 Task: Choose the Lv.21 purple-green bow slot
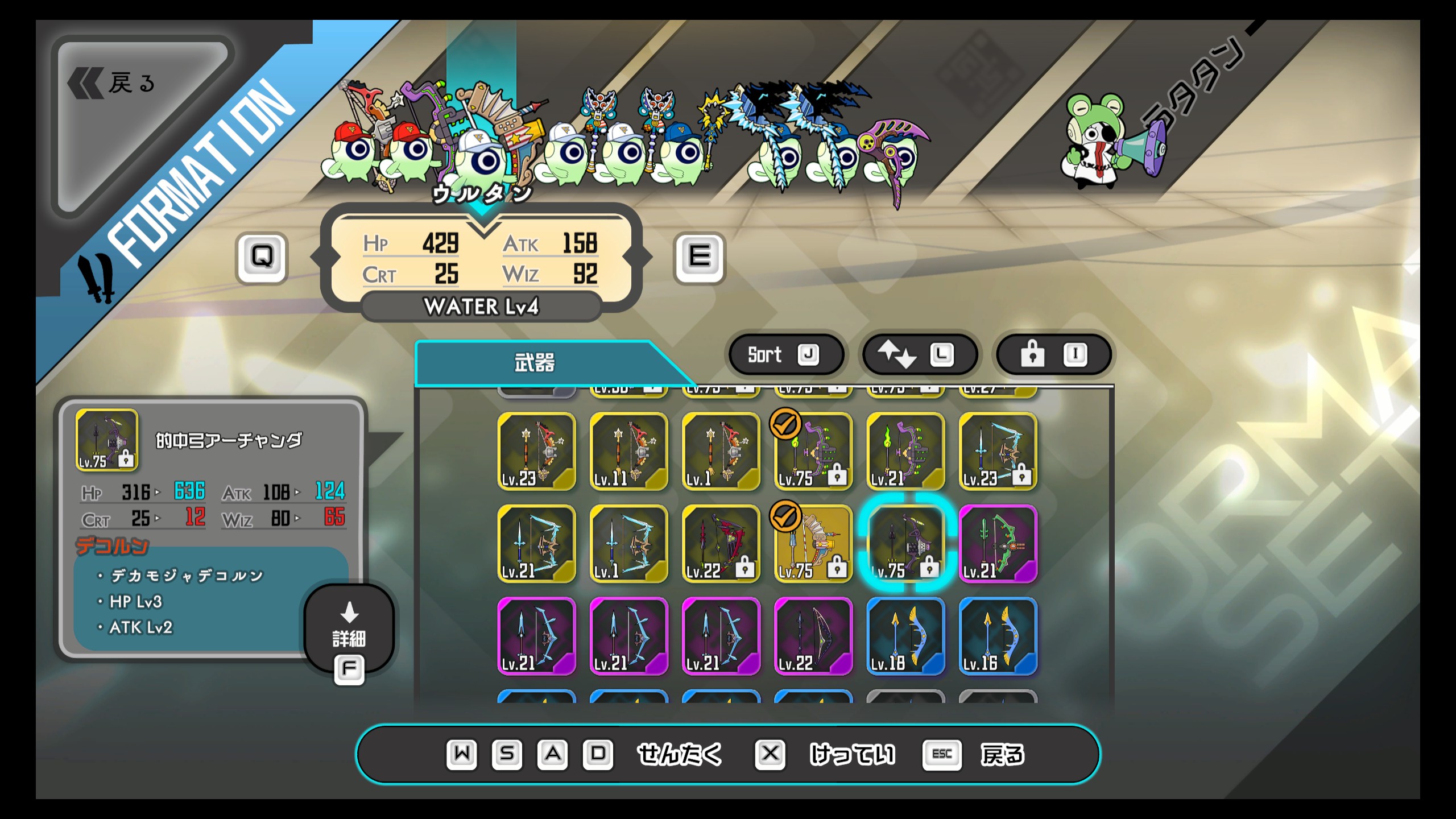[x=905, y=452]
